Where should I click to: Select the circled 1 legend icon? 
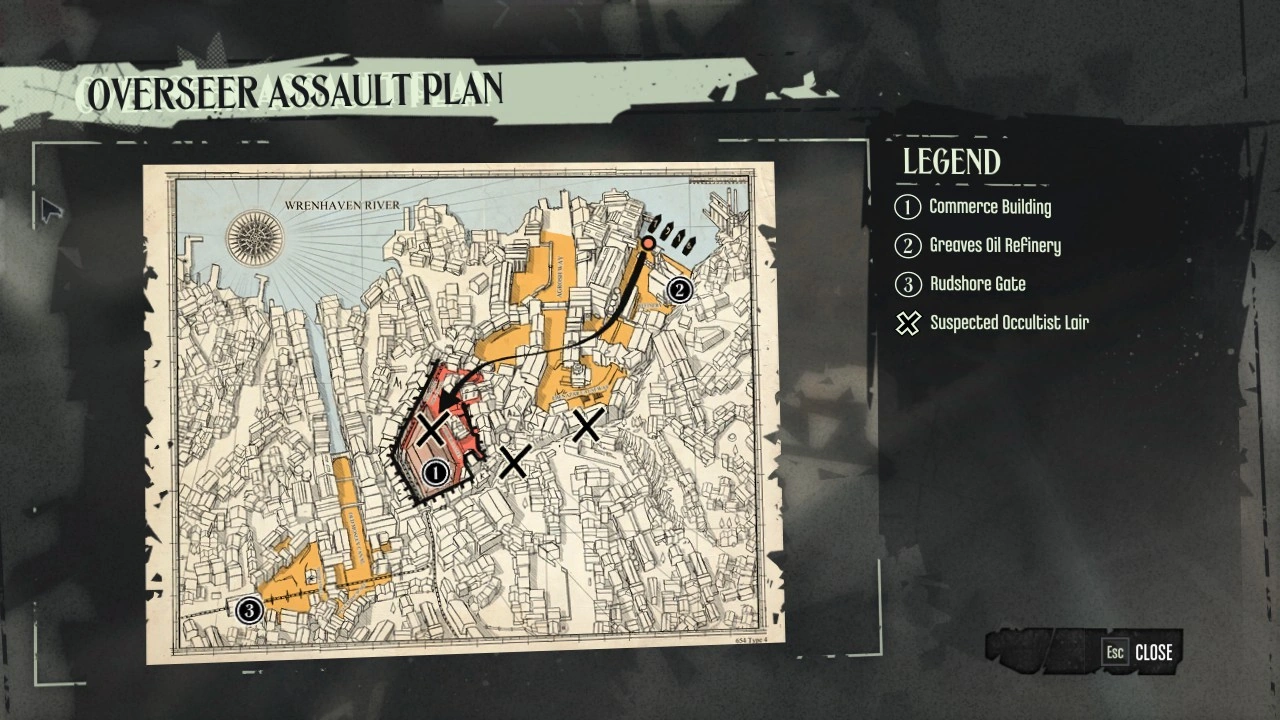point(908,207)
